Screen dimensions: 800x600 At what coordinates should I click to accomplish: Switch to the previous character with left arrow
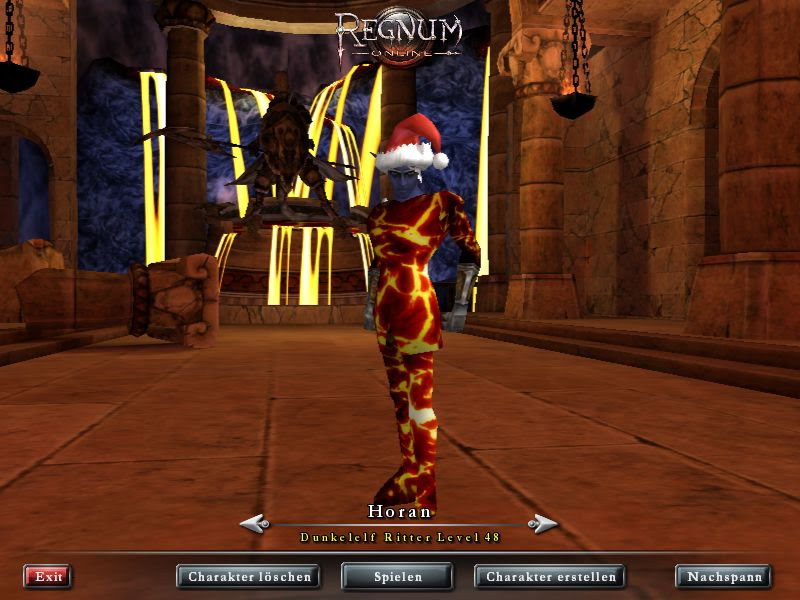point(254,523)
